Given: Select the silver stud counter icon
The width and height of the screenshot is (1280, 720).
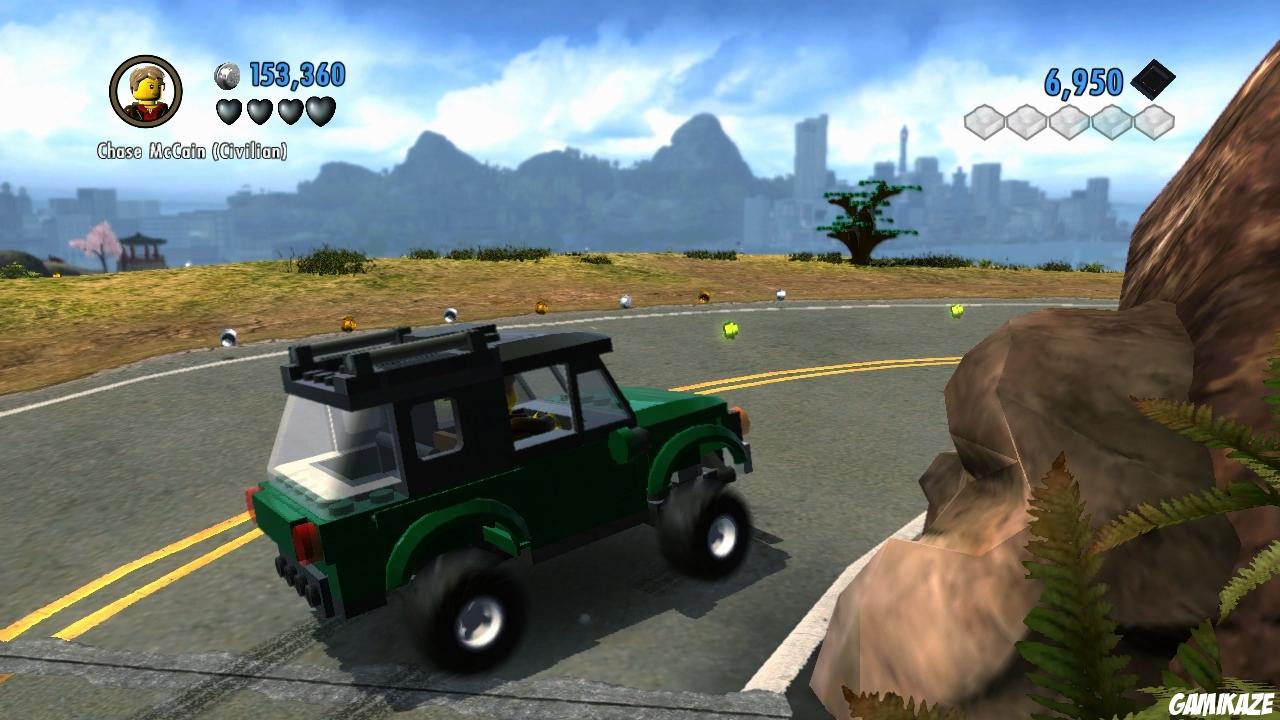Looking at the screenshot, I should 228,75.
